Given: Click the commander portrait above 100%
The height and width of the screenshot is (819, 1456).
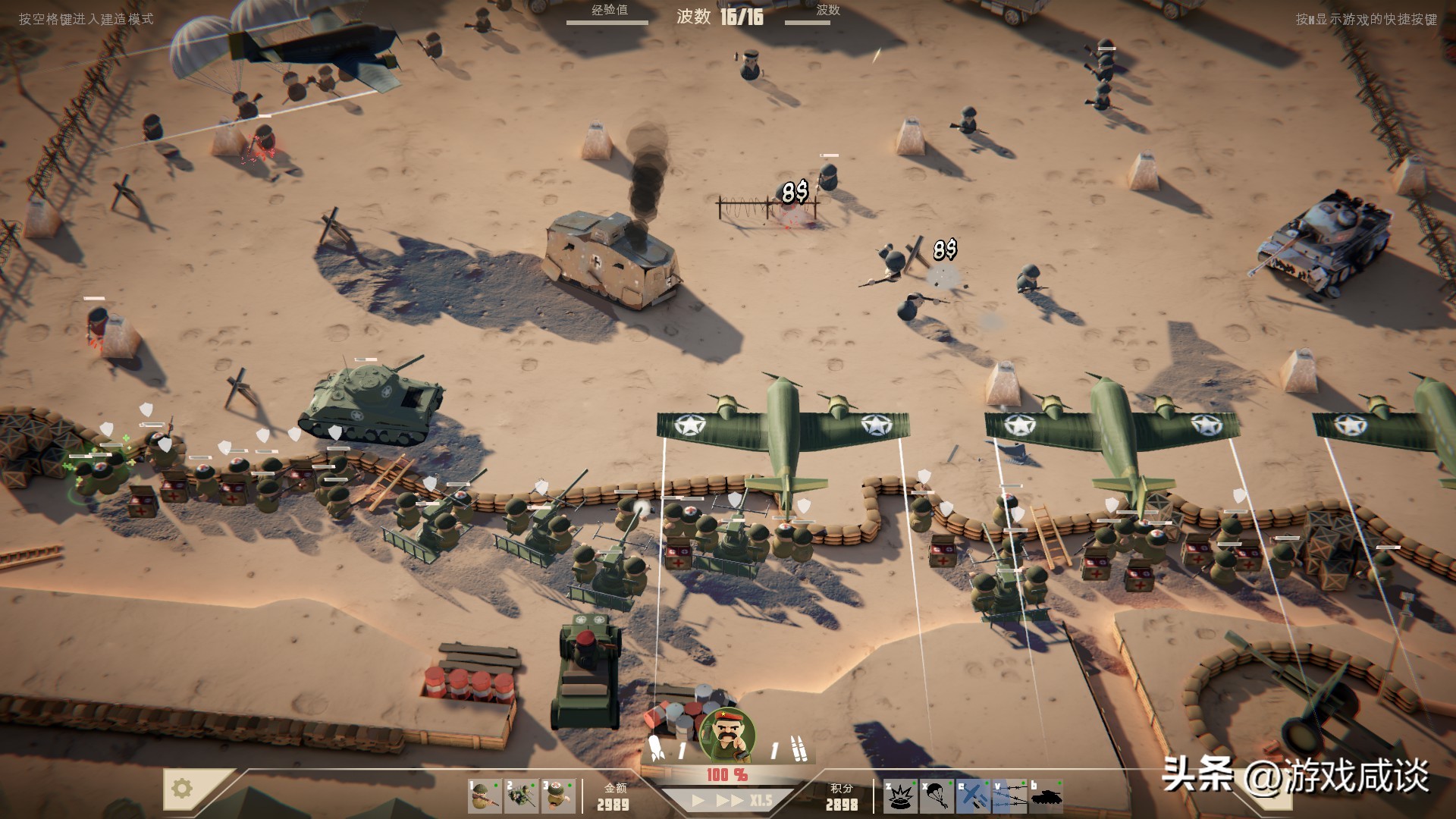Looking at the screenshot, I should point(728,732).
